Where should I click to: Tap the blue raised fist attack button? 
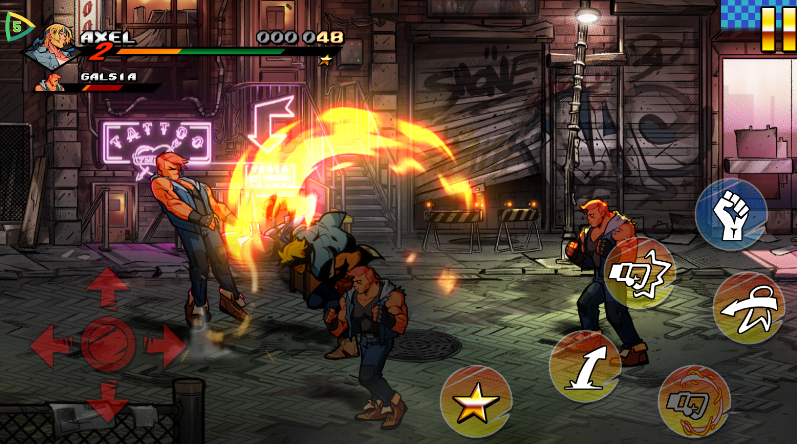point(730,214)
